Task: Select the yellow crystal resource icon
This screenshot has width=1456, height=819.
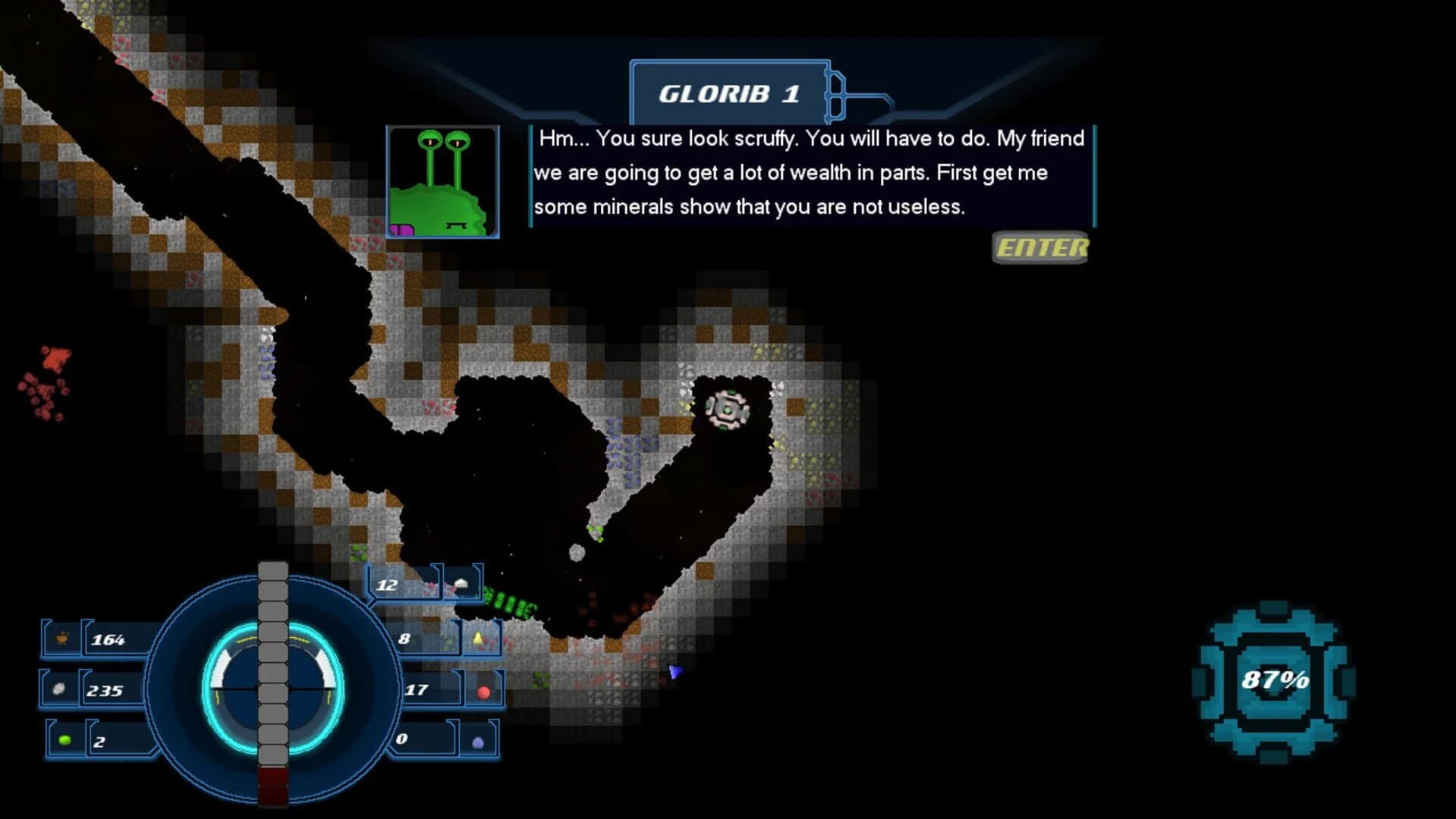Action: click(x=478, y=637)
